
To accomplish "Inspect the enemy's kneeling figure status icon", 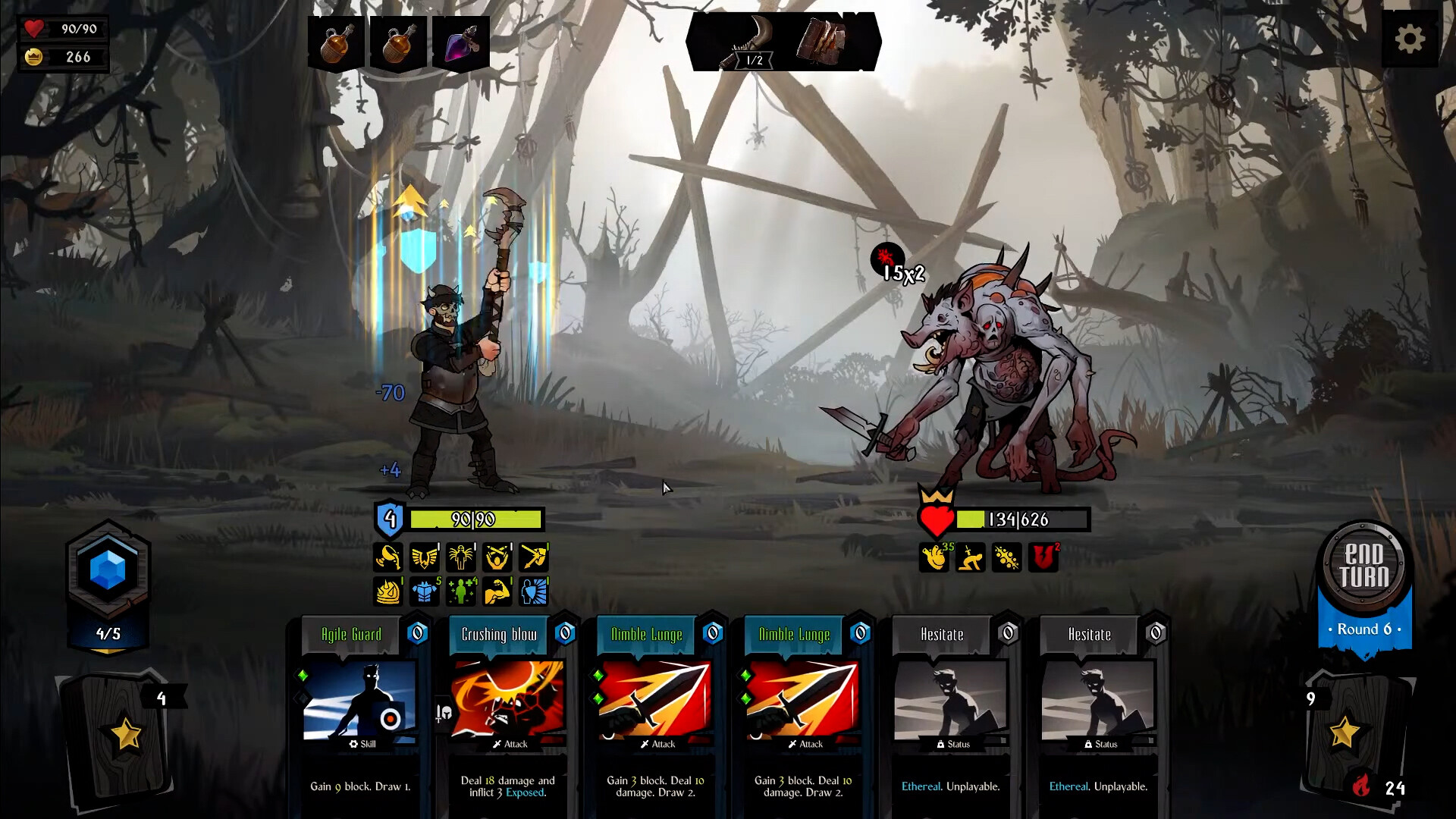I will tap(970, 559).
